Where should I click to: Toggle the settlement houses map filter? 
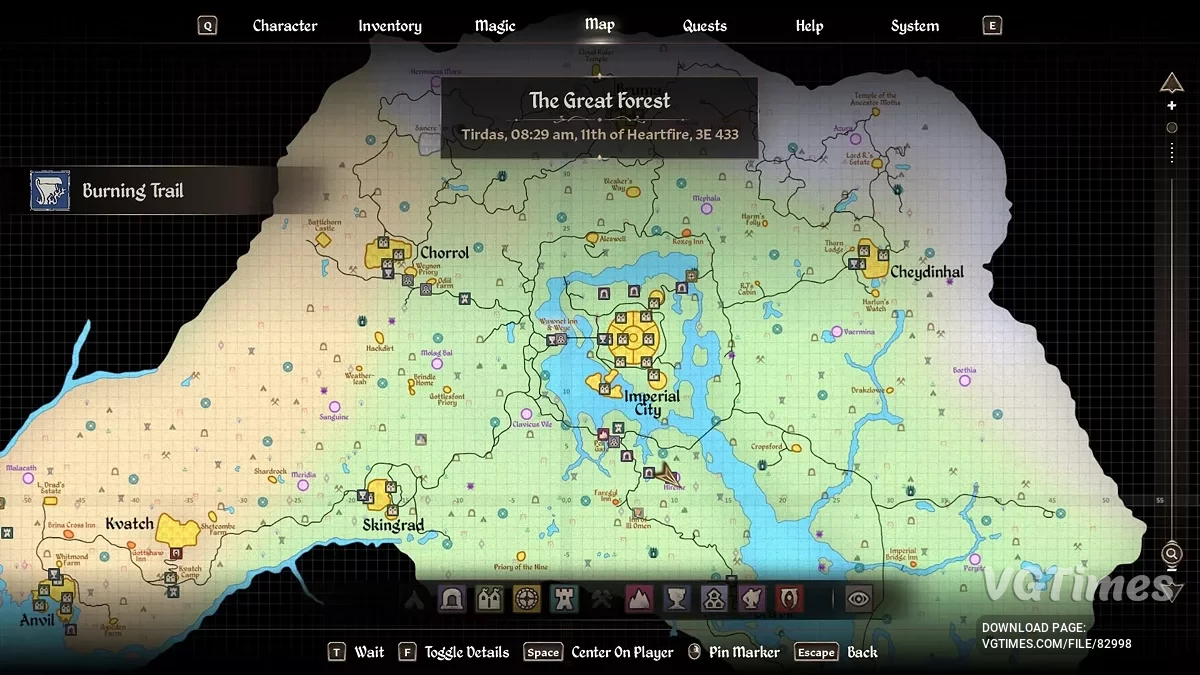[x=489, y=598]
